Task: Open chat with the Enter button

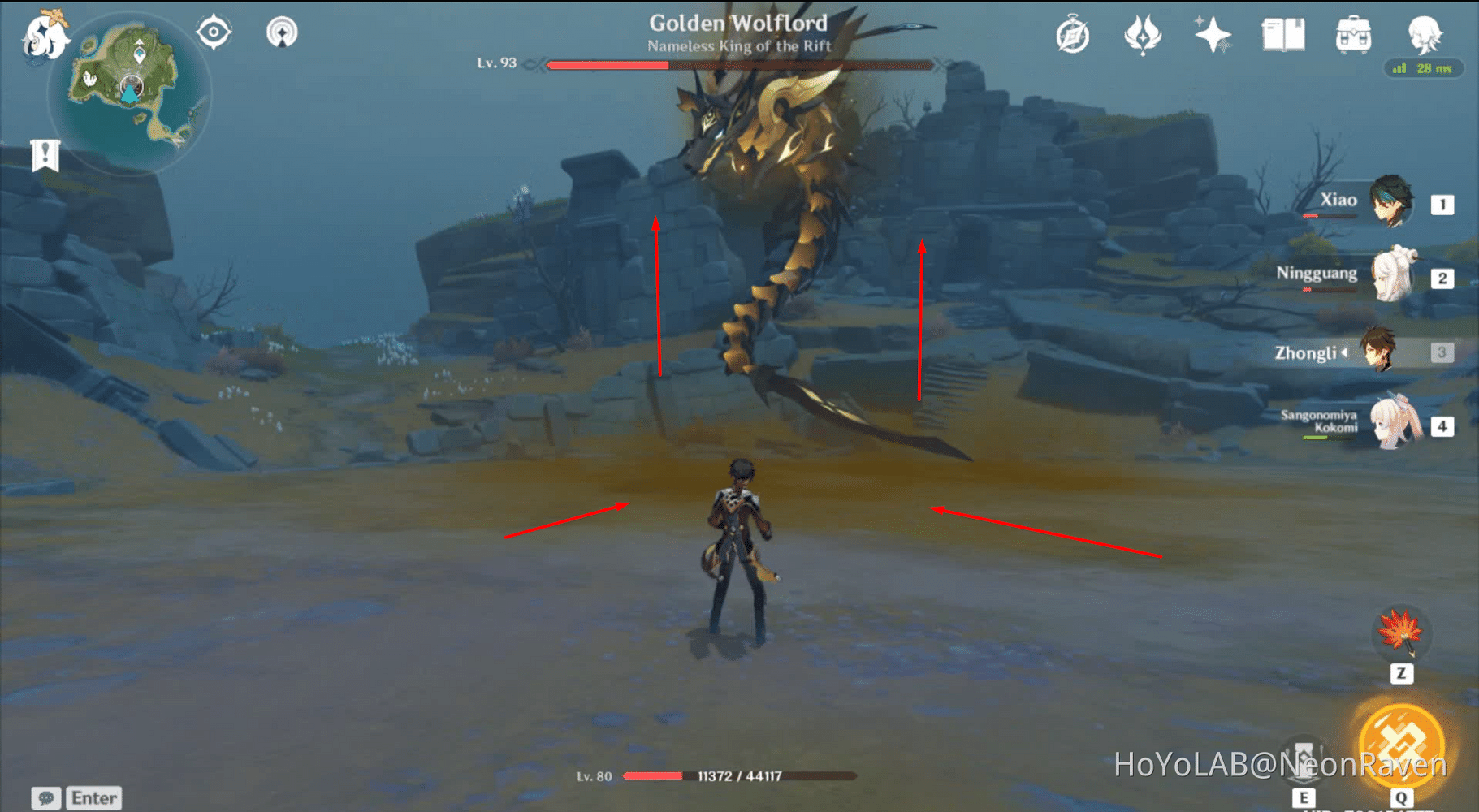Action: (x=93, y=797)
